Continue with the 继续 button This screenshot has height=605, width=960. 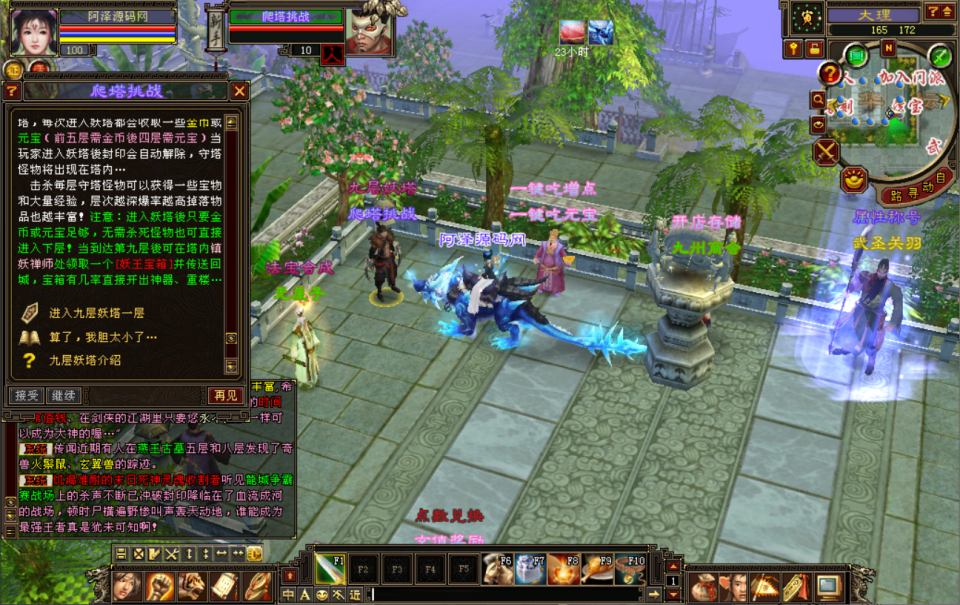point(63,395)
